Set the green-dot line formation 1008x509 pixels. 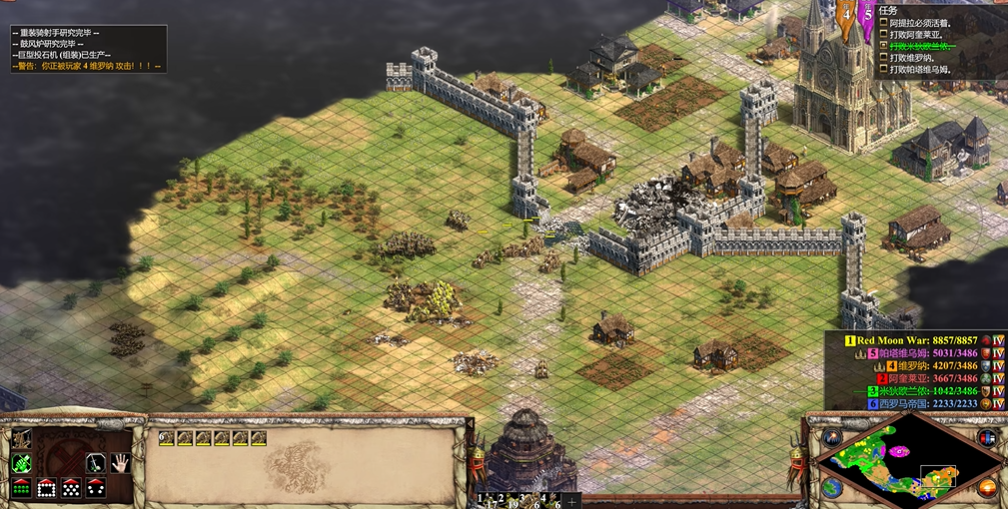[x=21, y=488]
